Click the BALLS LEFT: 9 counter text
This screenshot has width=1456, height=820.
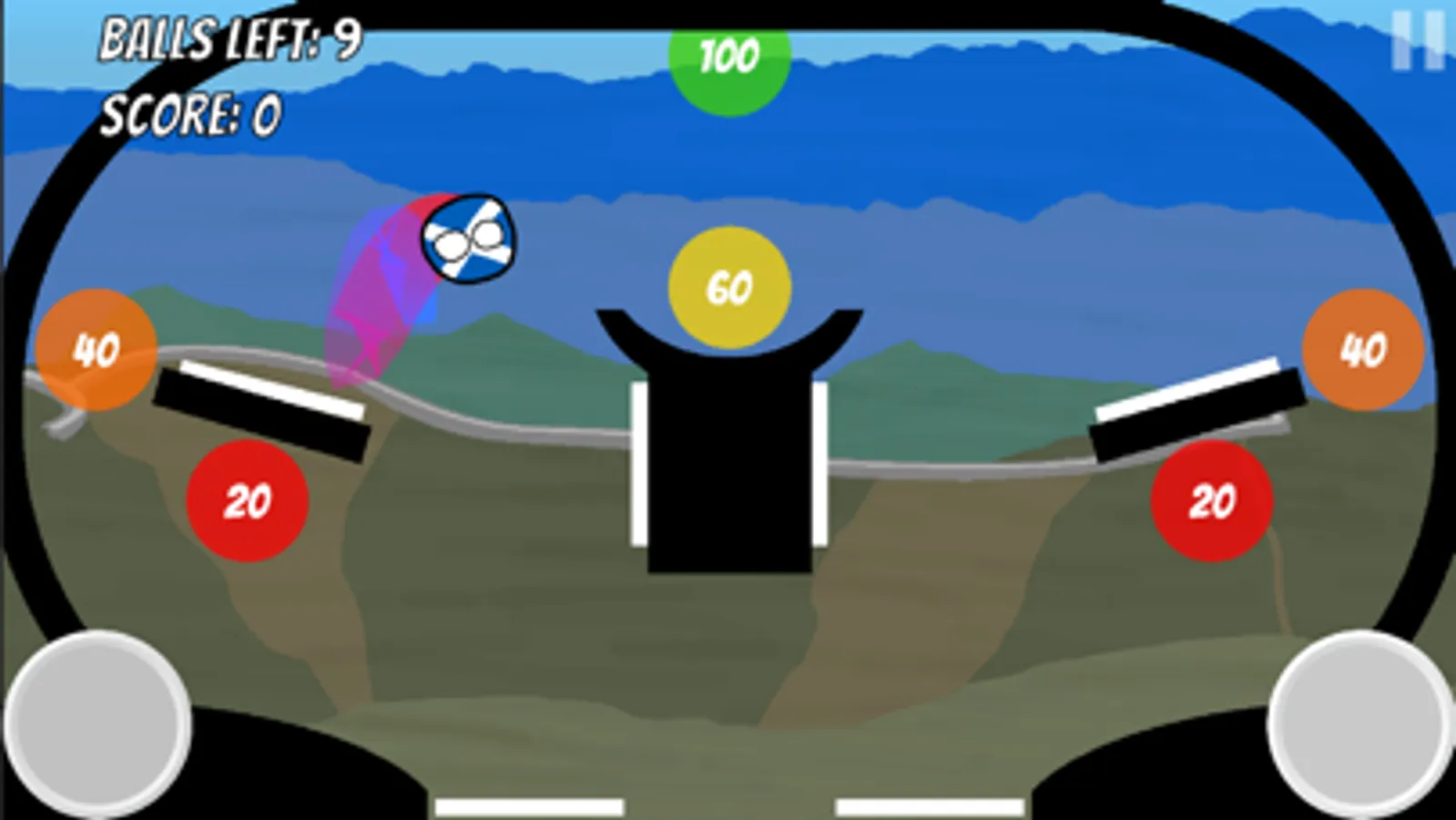(230, 38)
